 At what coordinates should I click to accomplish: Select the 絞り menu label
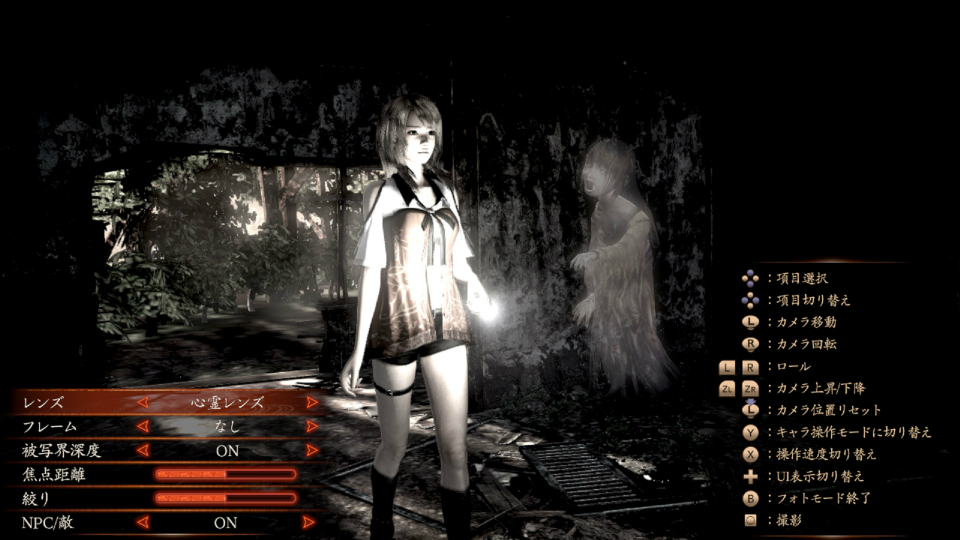[x=36, y=498]
